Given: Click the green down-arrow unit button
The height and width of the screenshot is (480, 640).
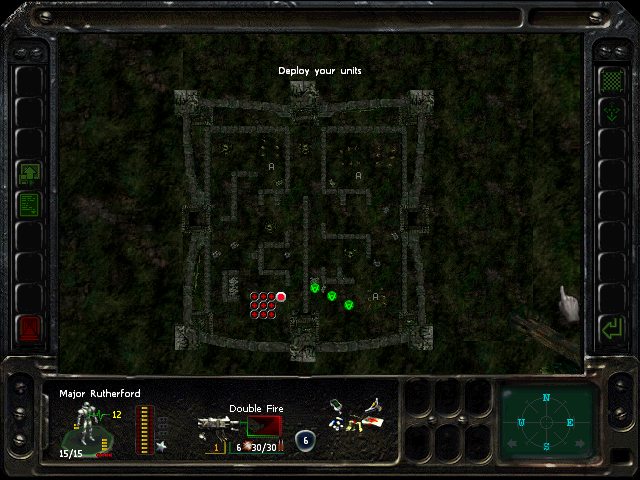Looking at the screenshot, I should [x=609, y=112].
